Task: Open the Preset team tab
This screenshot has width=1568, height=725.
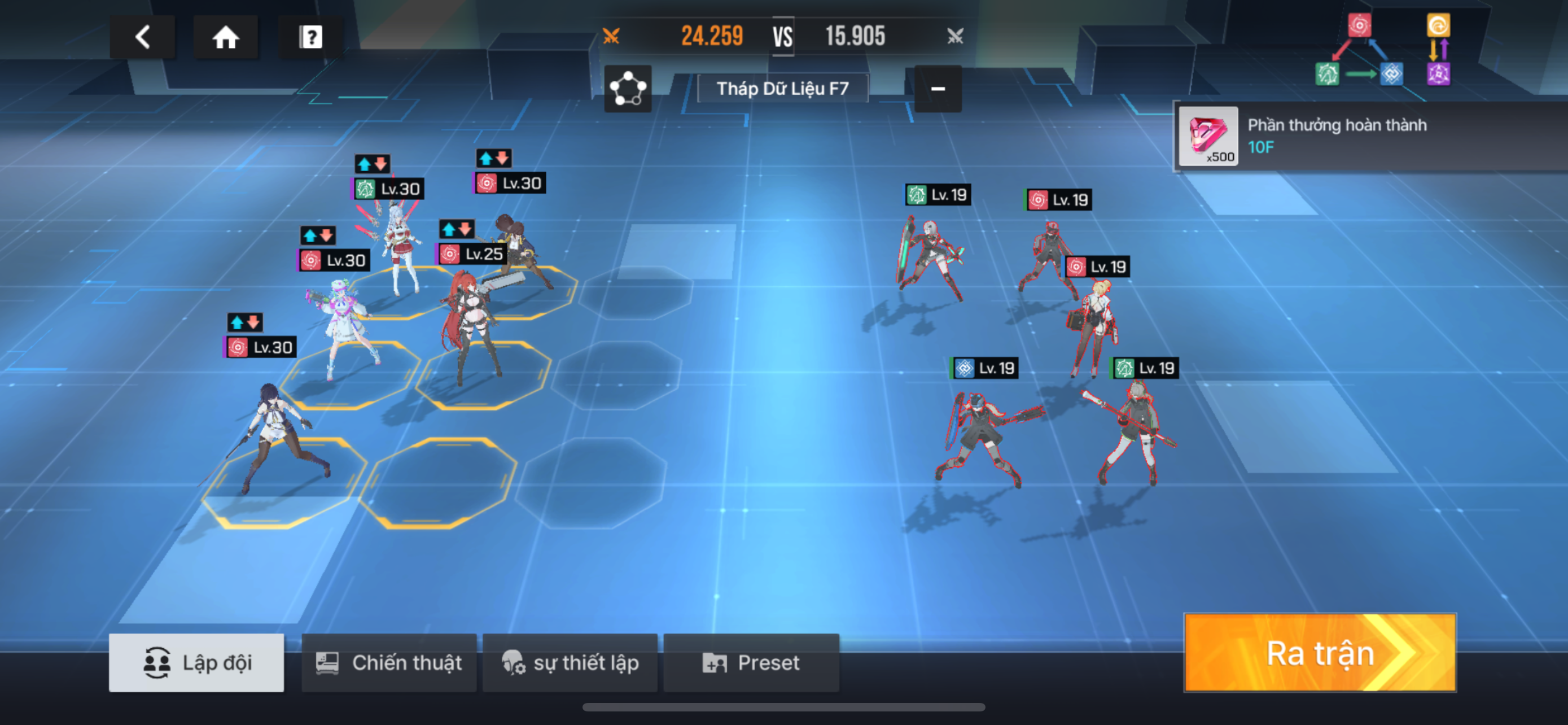Action: coord(751,662)
